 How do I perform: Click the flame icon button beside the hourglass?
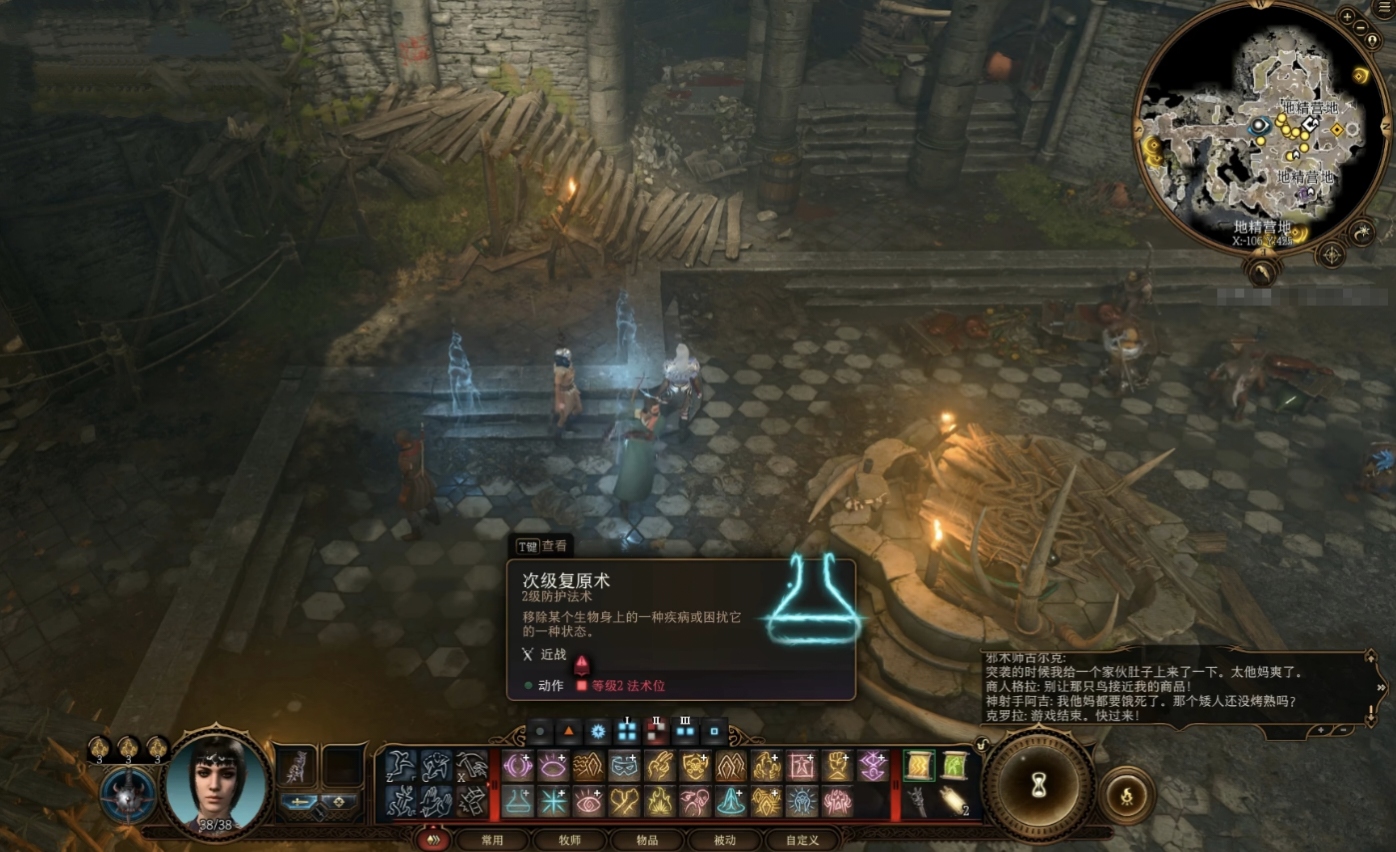click(x=1127, y=795)
